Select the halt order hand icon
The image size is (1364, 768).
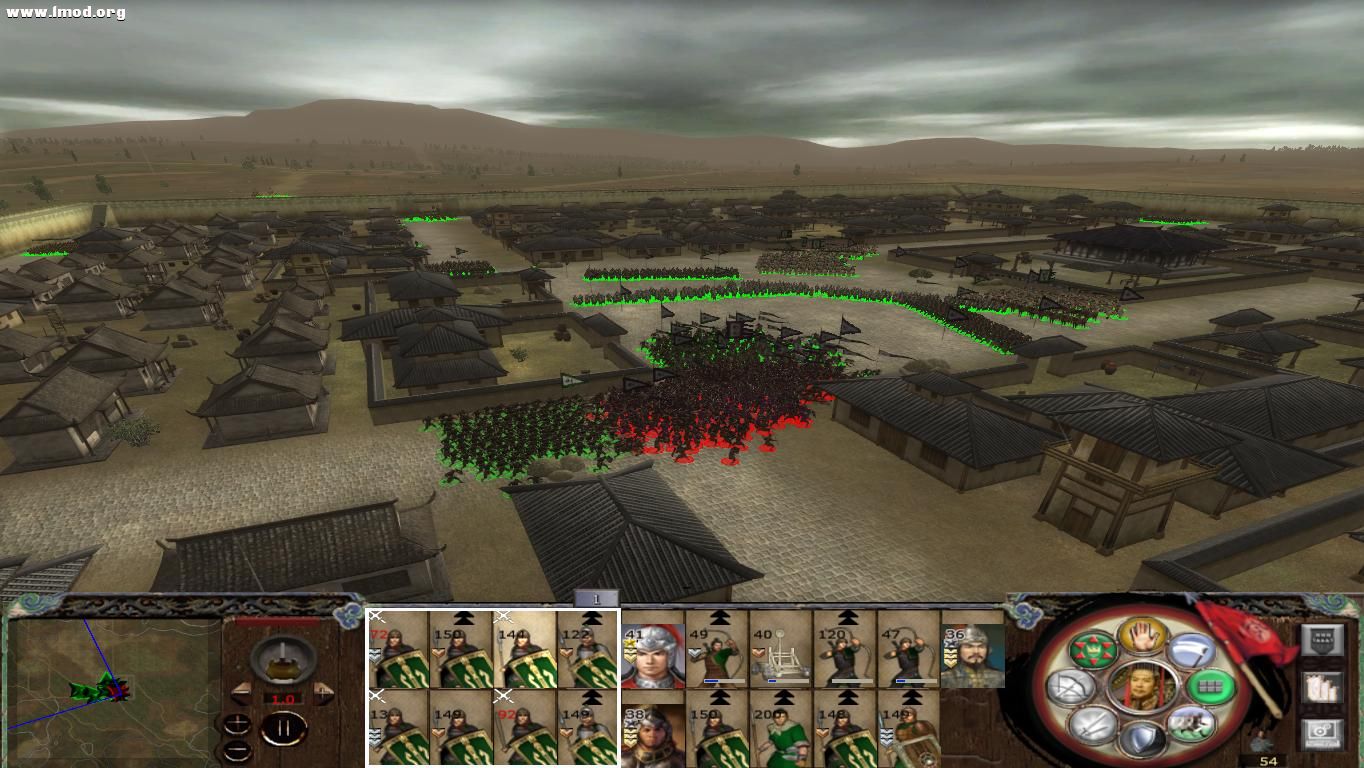pyautogui.click(x=1143, y=635)
